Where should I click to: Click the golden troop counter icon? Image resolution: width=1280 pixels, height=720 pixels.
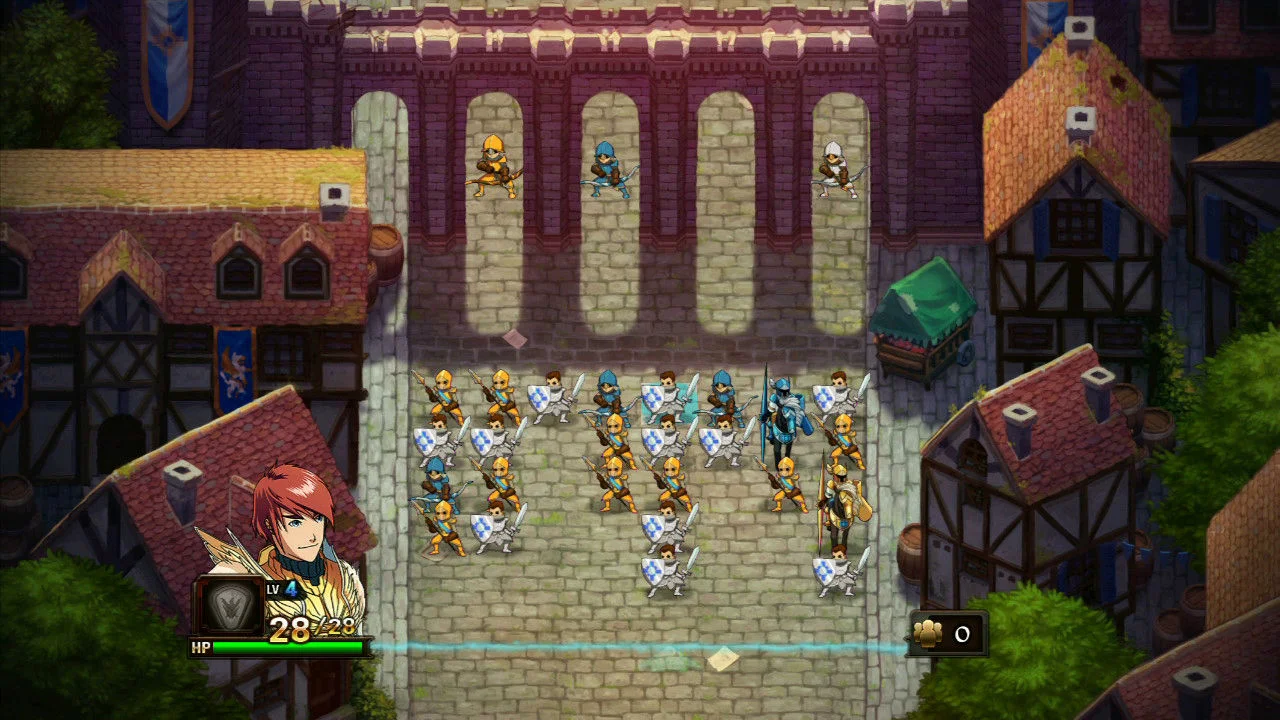click(930, 632)
